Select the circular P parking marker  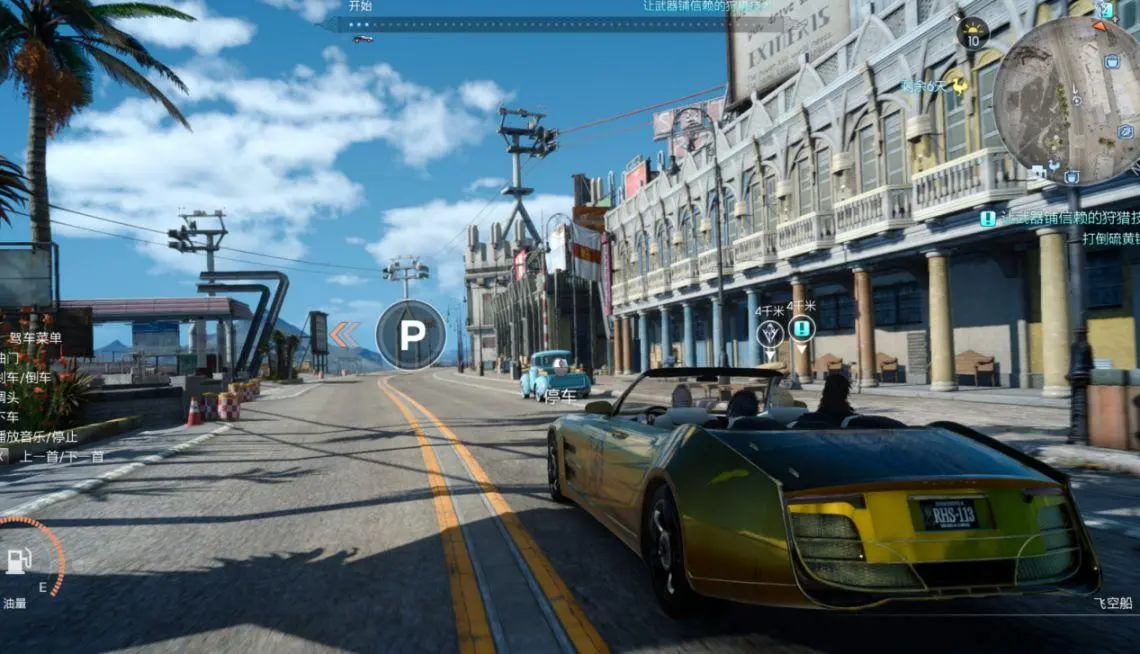[x=410, y=335]
